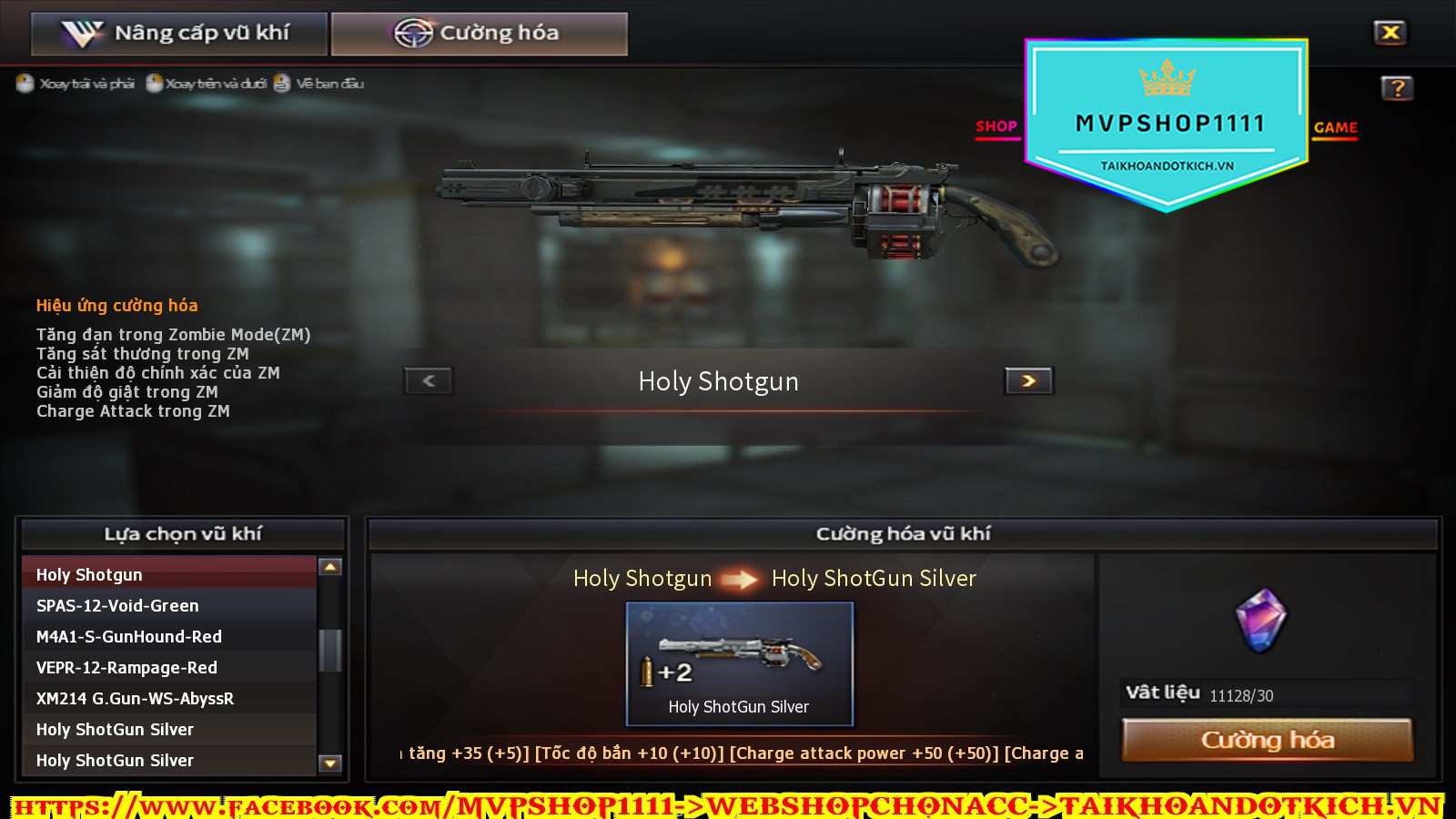The width and height of the screenshot is (1456, 819).
Task: Pick VEPR-12-Rampage-Red from weapon list
Action: (x=168, y=667)
